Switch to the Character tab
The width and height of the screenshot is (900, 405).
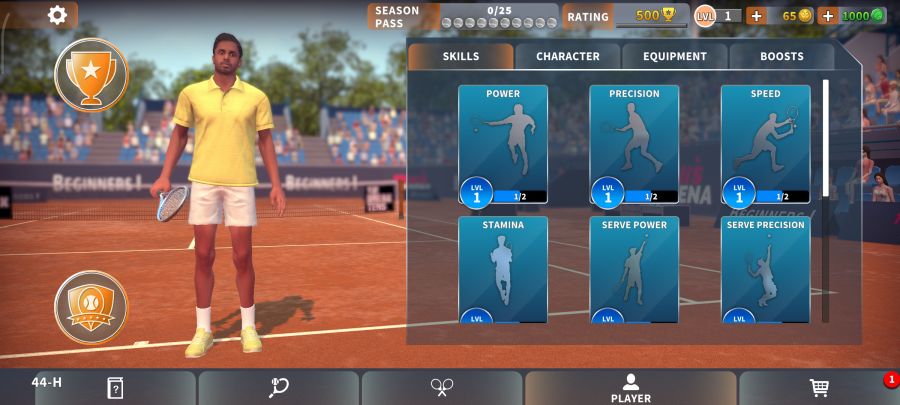click(567, 57)
